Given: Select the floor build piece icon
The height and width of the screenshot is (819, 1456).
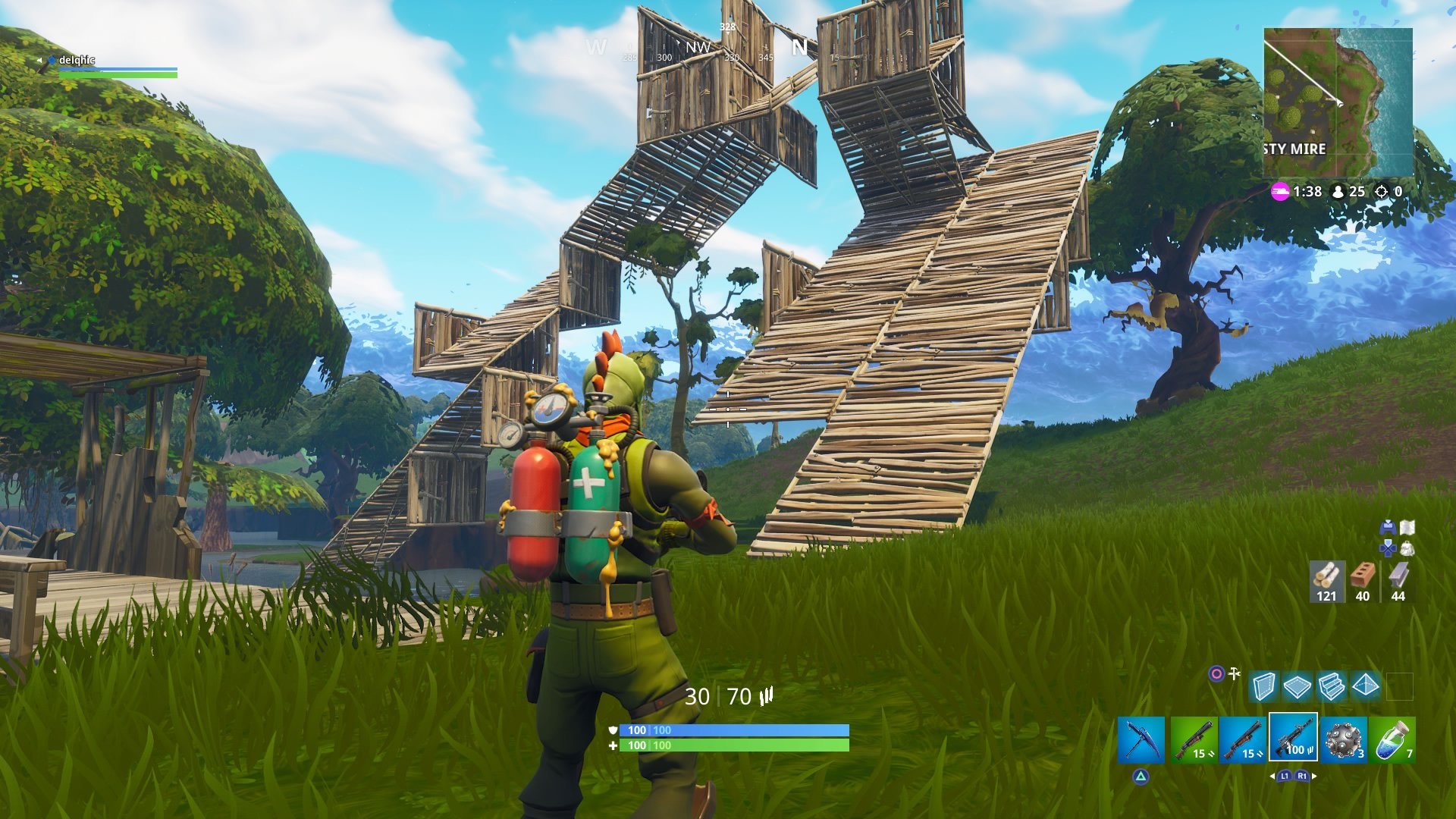Looking at the screenshot, I should (1297, 686).
